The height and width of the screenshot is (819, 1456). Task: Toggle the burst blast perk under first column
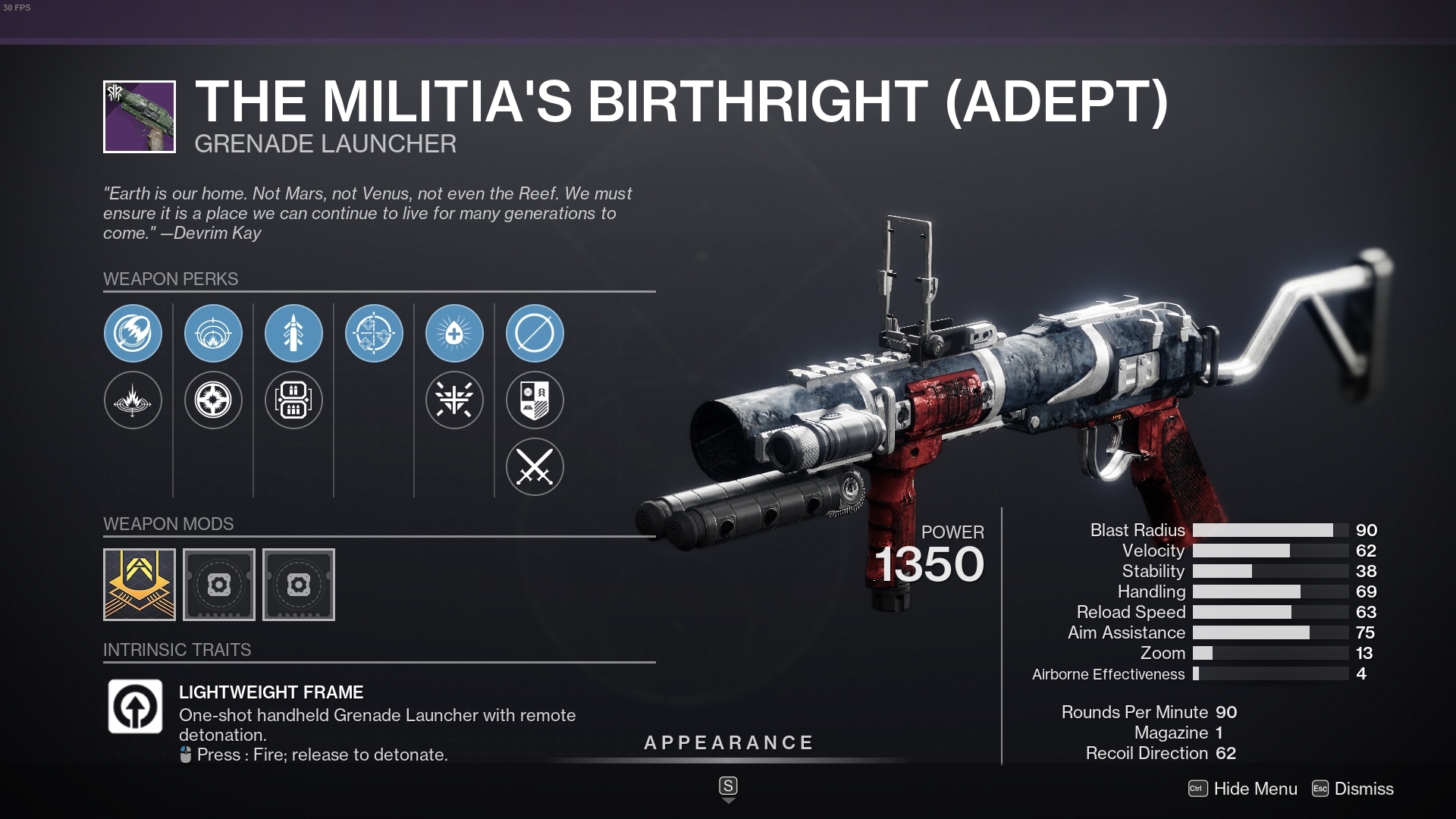click(133, 400)
